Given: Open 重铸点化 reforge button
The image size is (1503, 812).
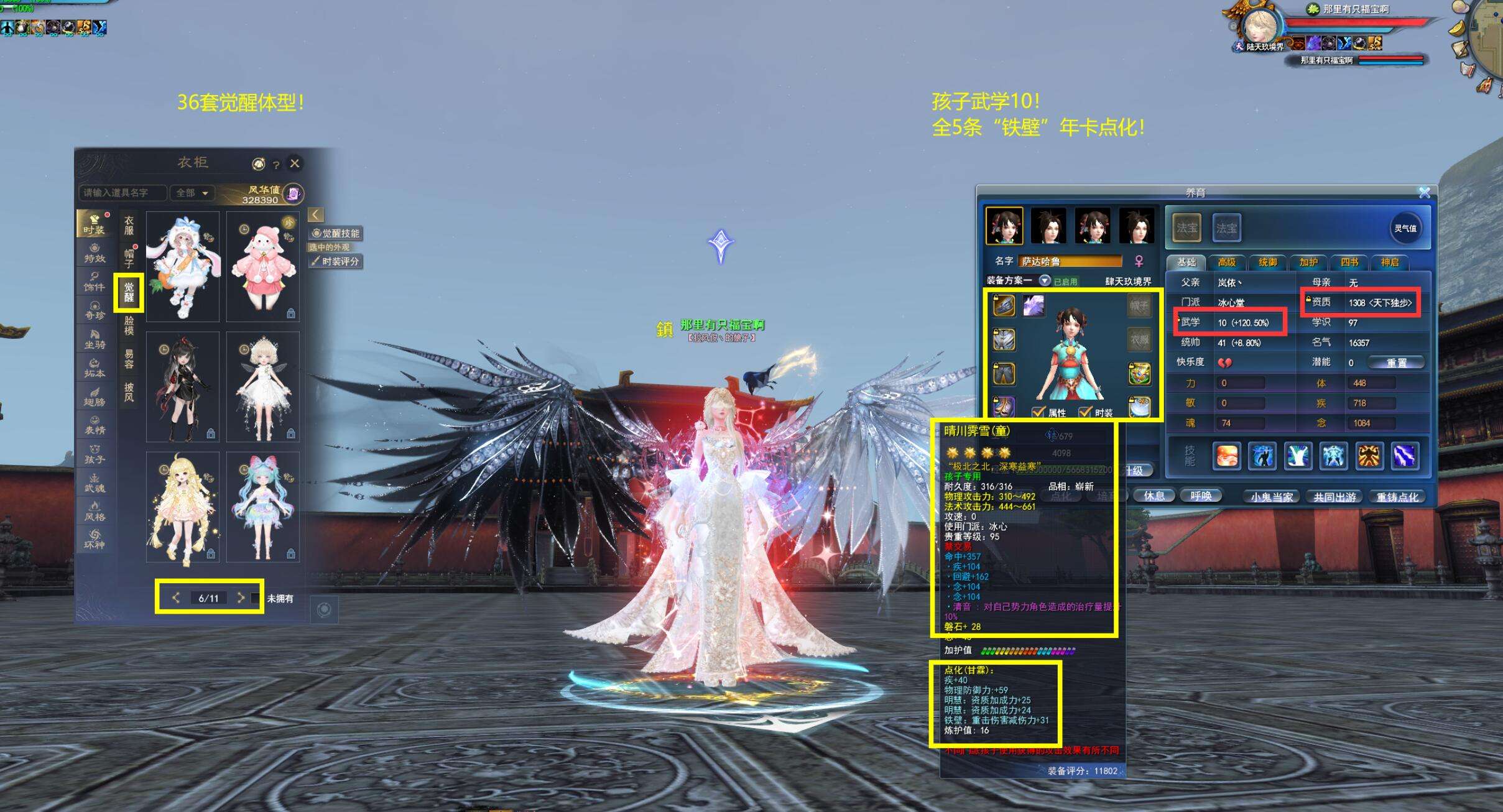Looking at the screenshot, I should (x=1397, y=497).
